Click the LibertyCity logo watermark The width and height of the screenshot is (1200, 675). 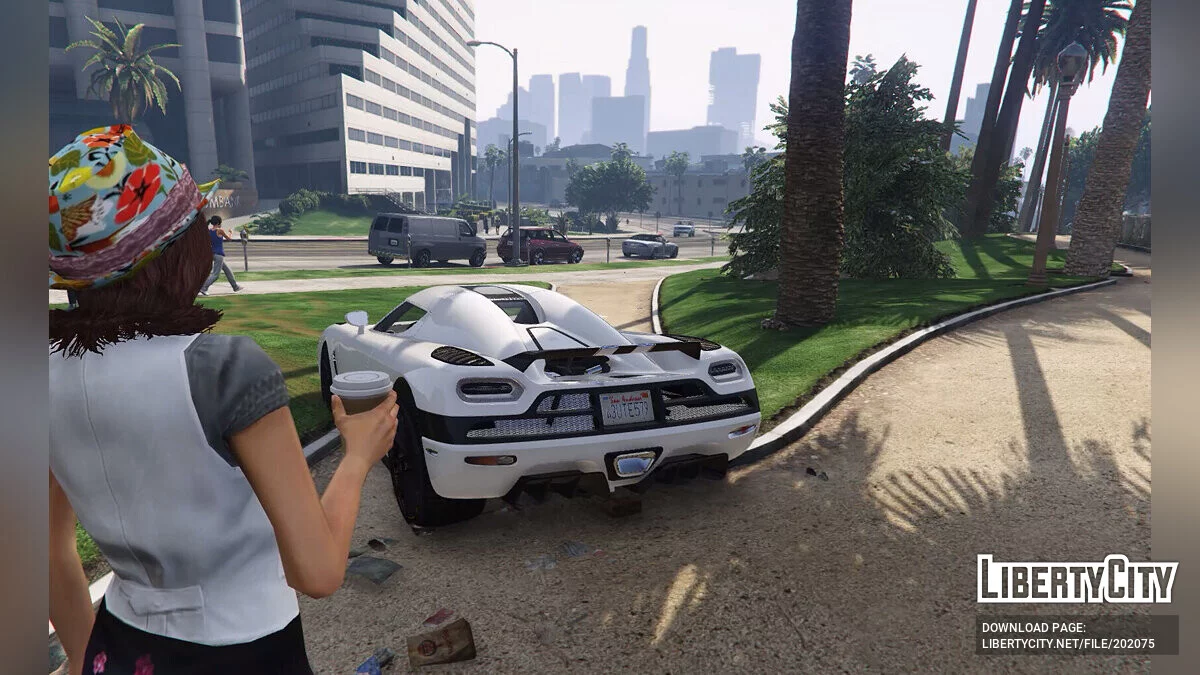(x=1077, y=579)
